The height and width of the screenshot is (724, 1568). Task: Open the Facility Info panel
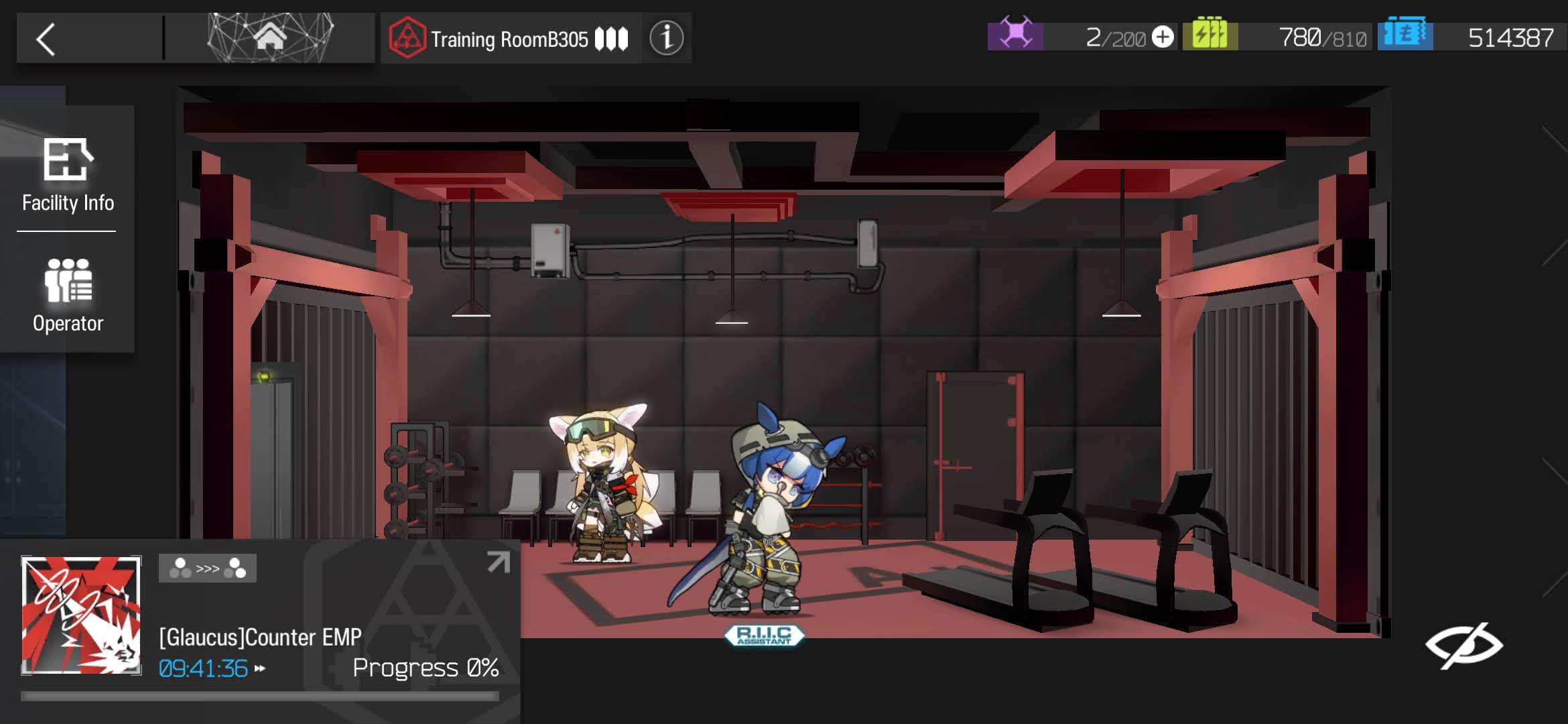tap(68, 176)
